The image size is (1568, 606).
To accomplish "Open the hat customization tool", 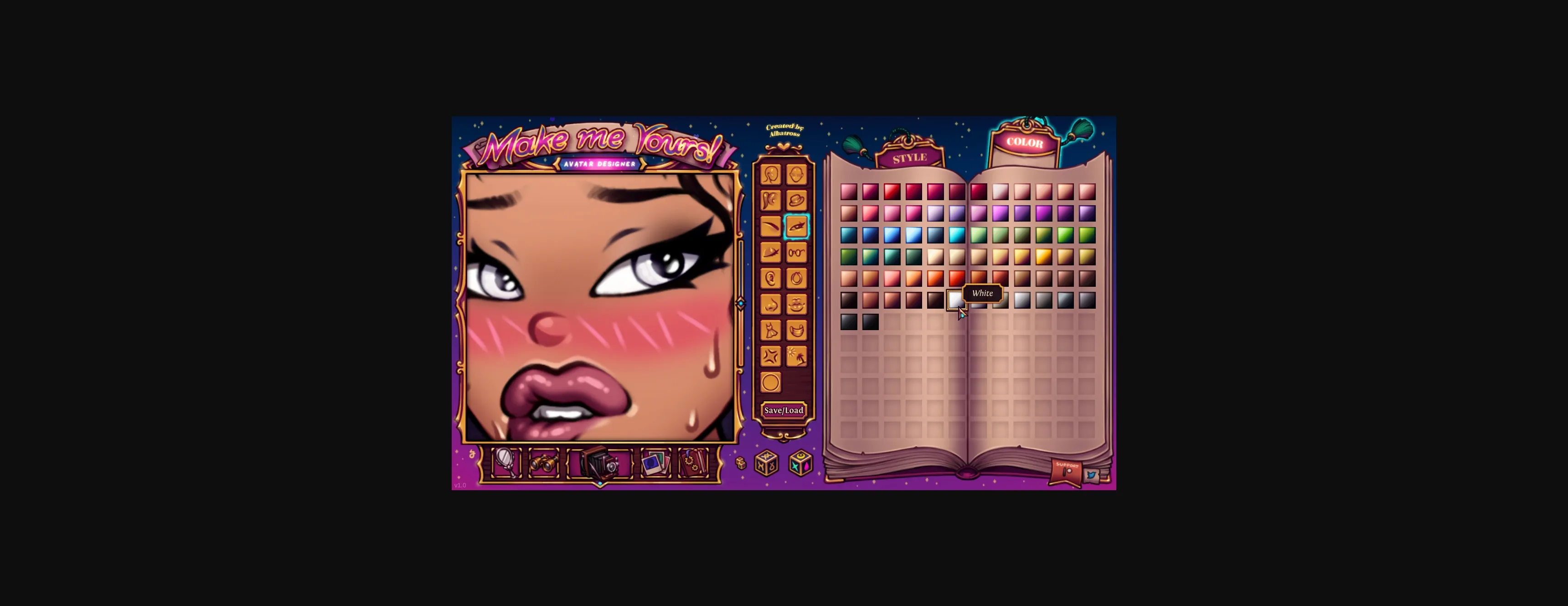I will (x=796, y=200).
